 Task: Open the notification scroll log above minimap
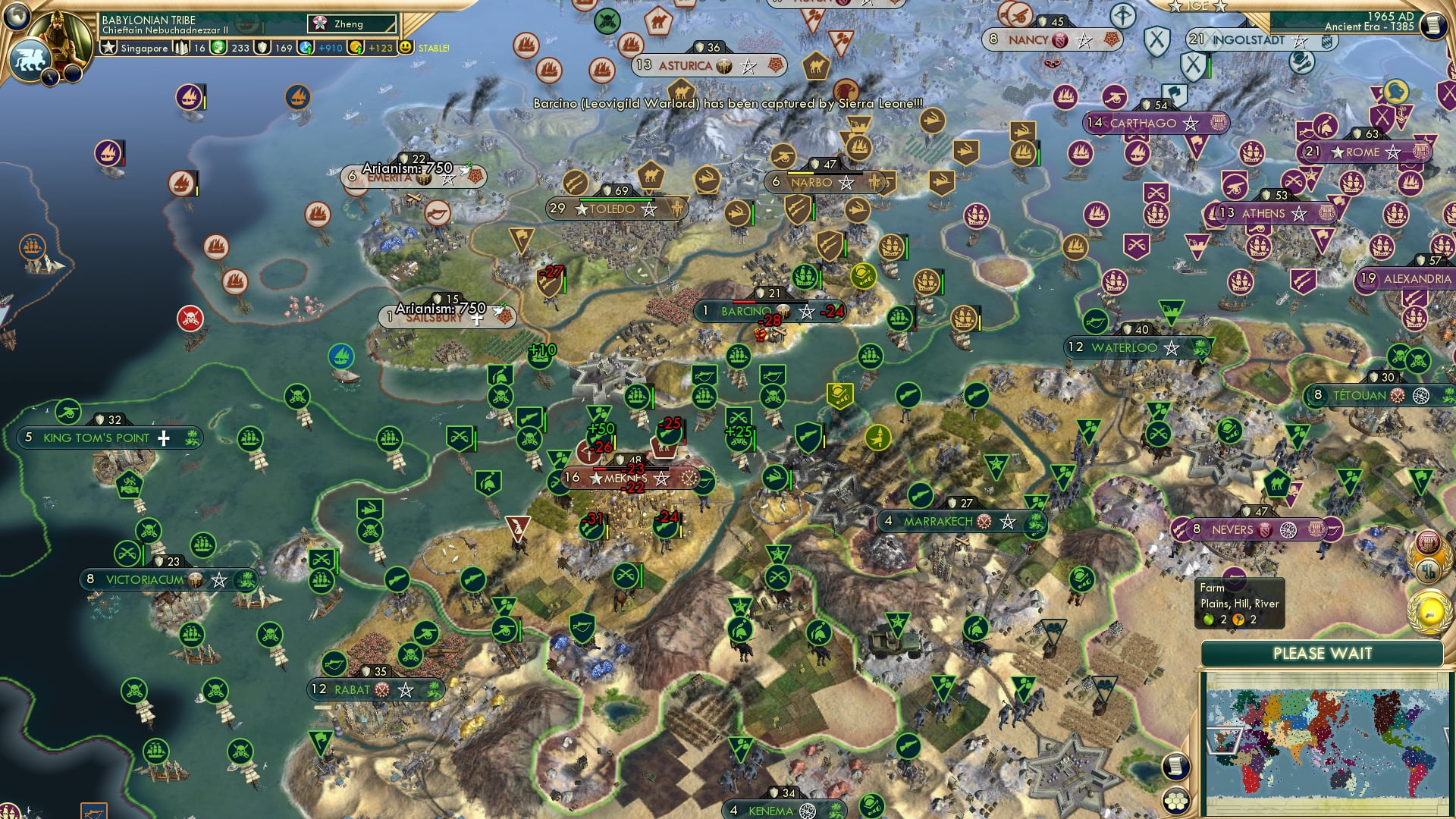(x=1175, y=767)
